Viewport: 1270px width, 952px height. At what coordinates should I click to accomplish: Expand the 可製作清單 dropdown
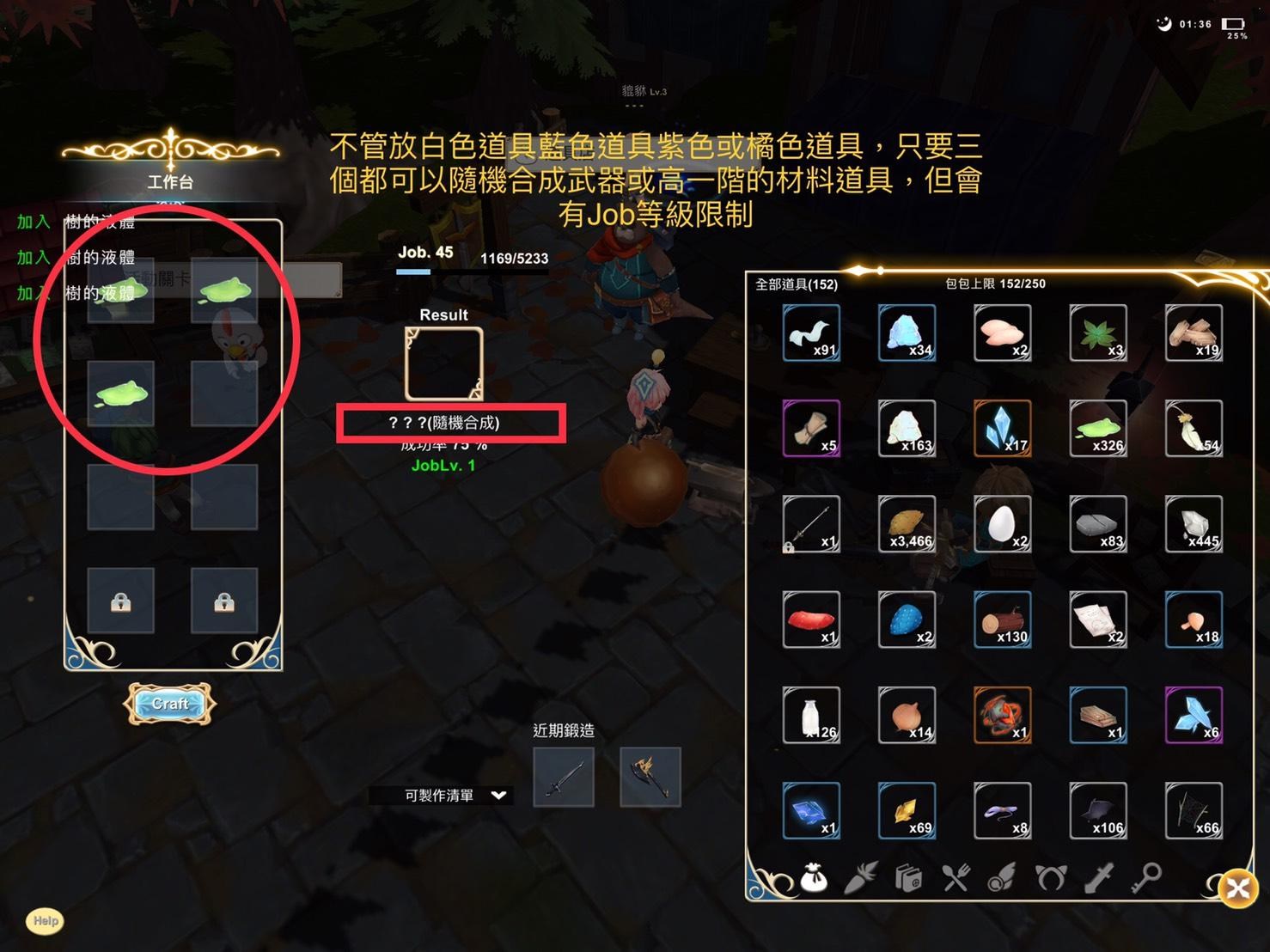click(498, 796)
